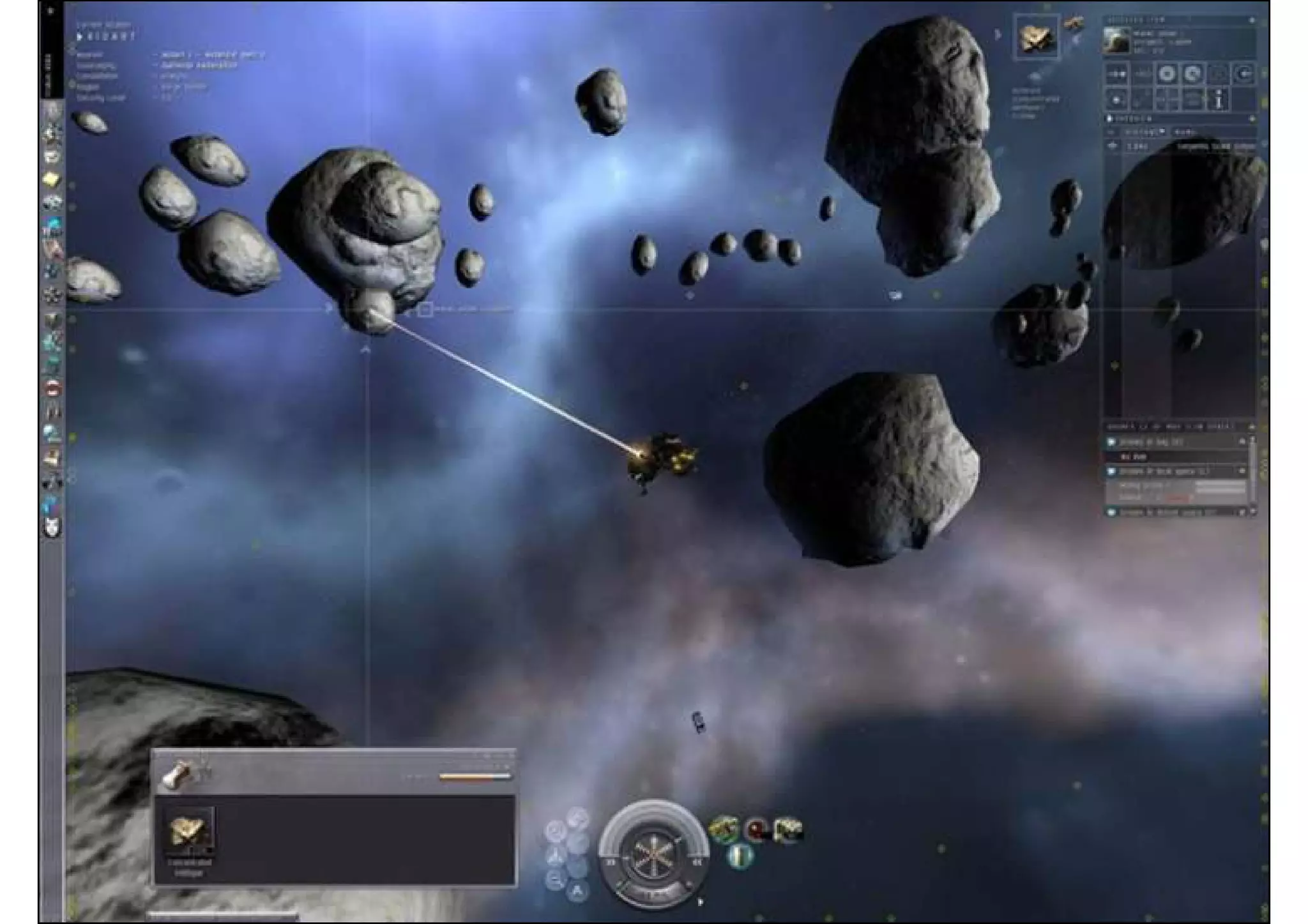Click the ship capacitor wheel
This screenshot has width=1308, height=924.
[653, 853]
